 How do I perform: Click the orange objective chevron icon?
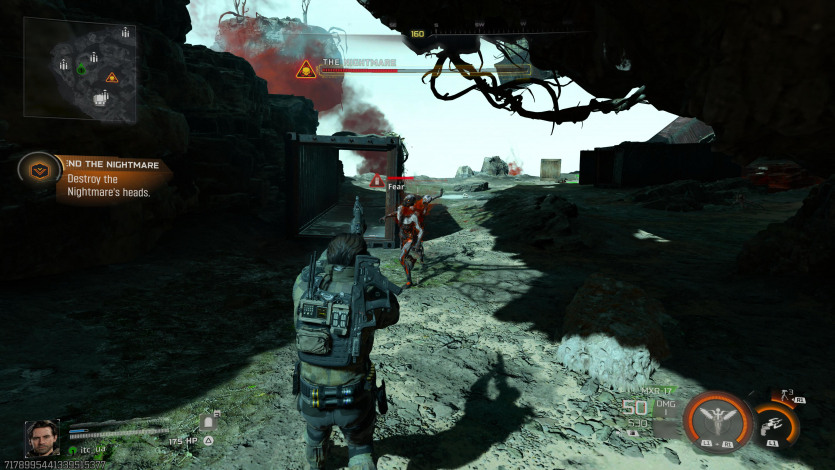(40, 170)
